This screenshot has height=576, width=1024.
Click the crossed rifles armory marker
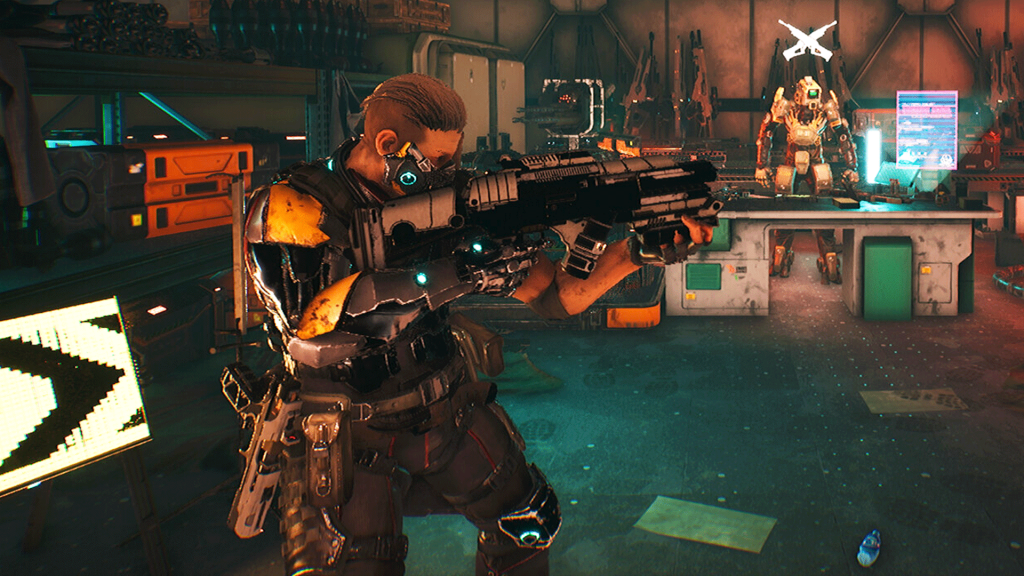point(807,40)
